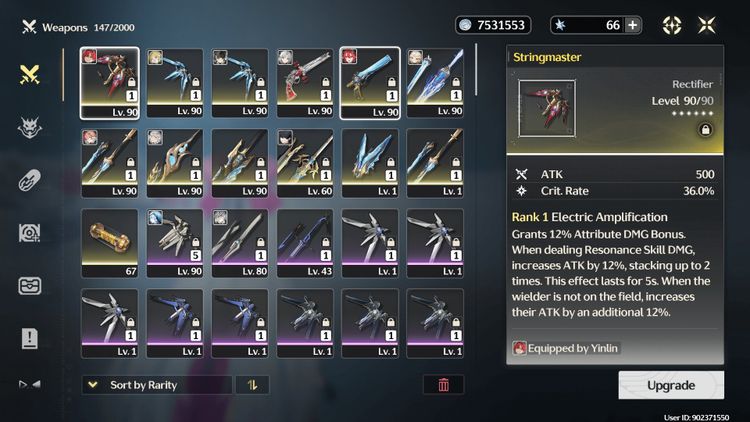Upgrade the Stringmaster weapon
The height and width of the screenshot is (422, 750).
[x=670, y=385]
